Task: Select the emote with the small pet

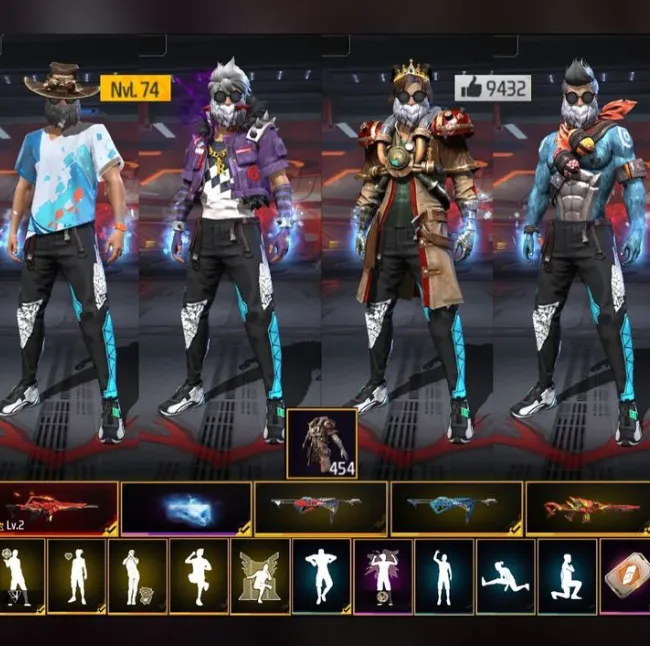Action: tap(138, 576)
